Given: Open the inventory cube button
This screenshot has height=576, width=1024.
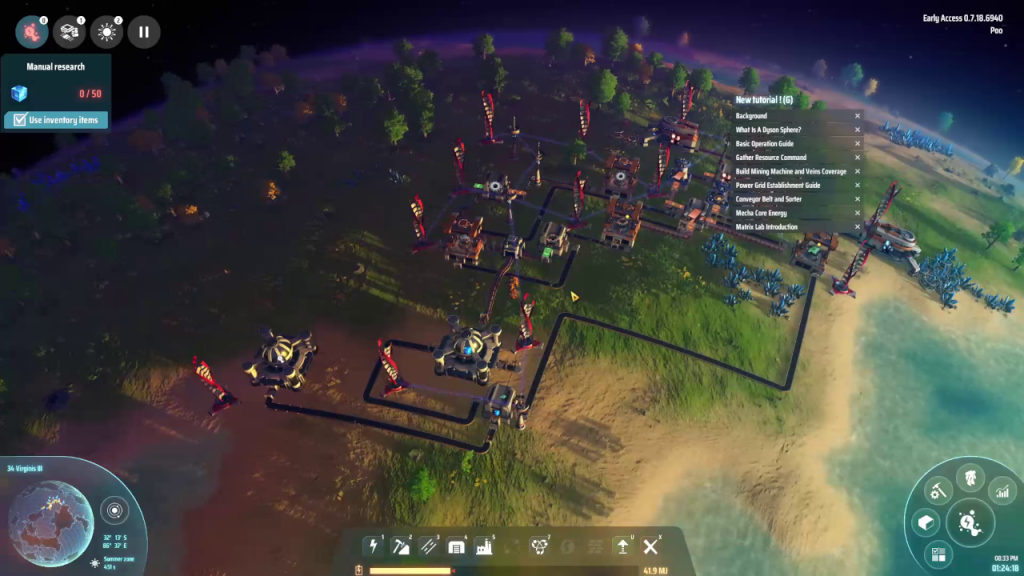Looking at the screenshot, I should click(927, 522).
